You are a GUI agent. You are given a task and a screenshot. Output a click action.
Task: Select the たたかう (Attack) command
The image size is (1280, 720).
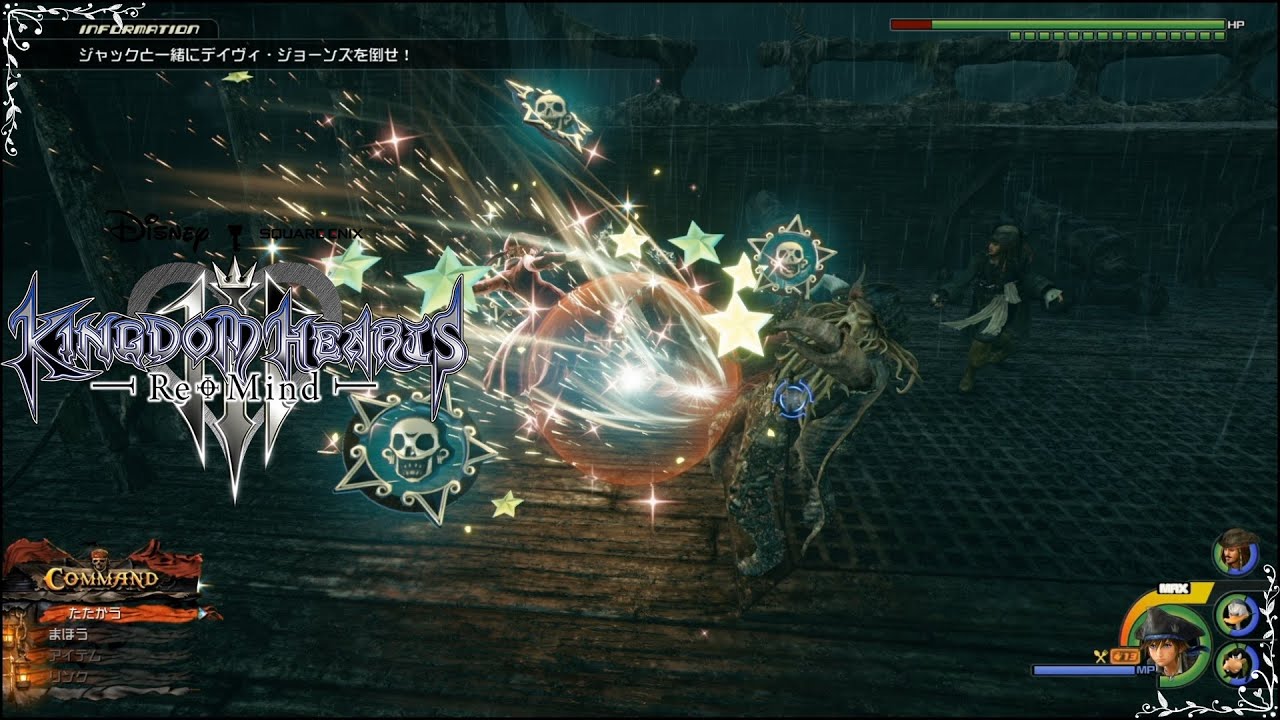pyautogui.click(x=96, y=613)
